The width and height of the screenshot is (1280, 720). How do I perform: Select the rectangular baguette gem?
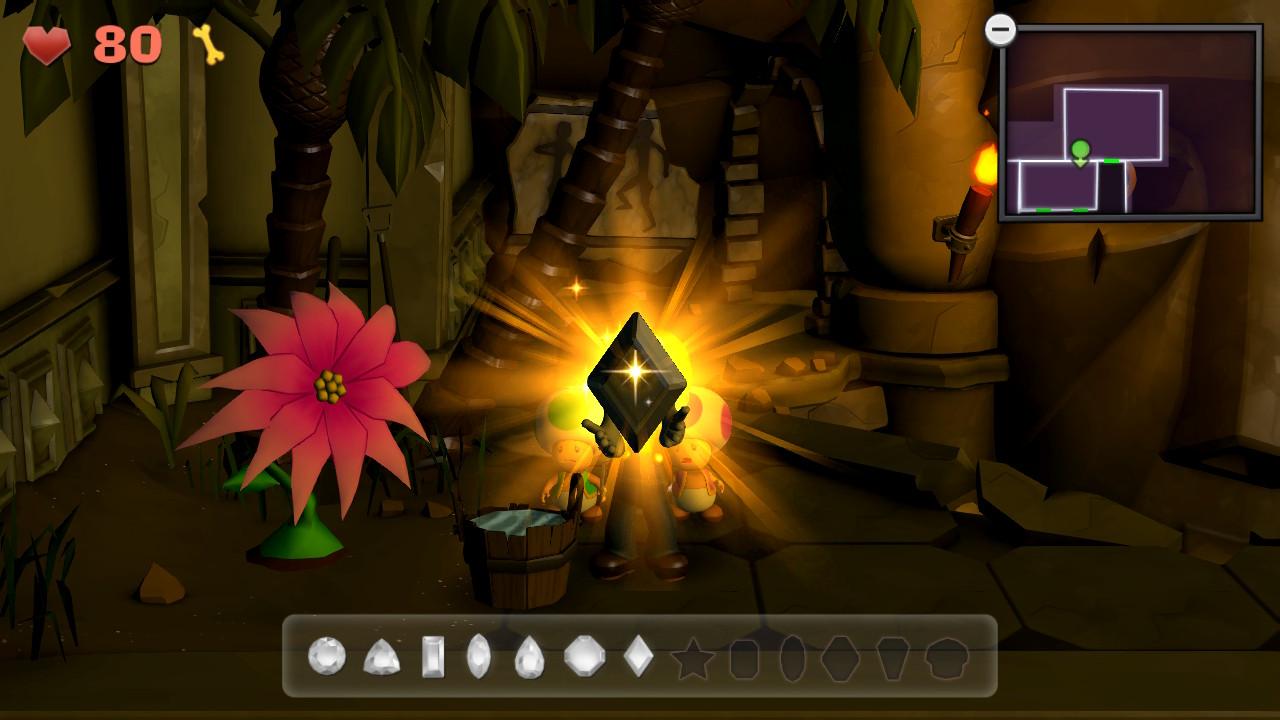[x=433, y=657]
